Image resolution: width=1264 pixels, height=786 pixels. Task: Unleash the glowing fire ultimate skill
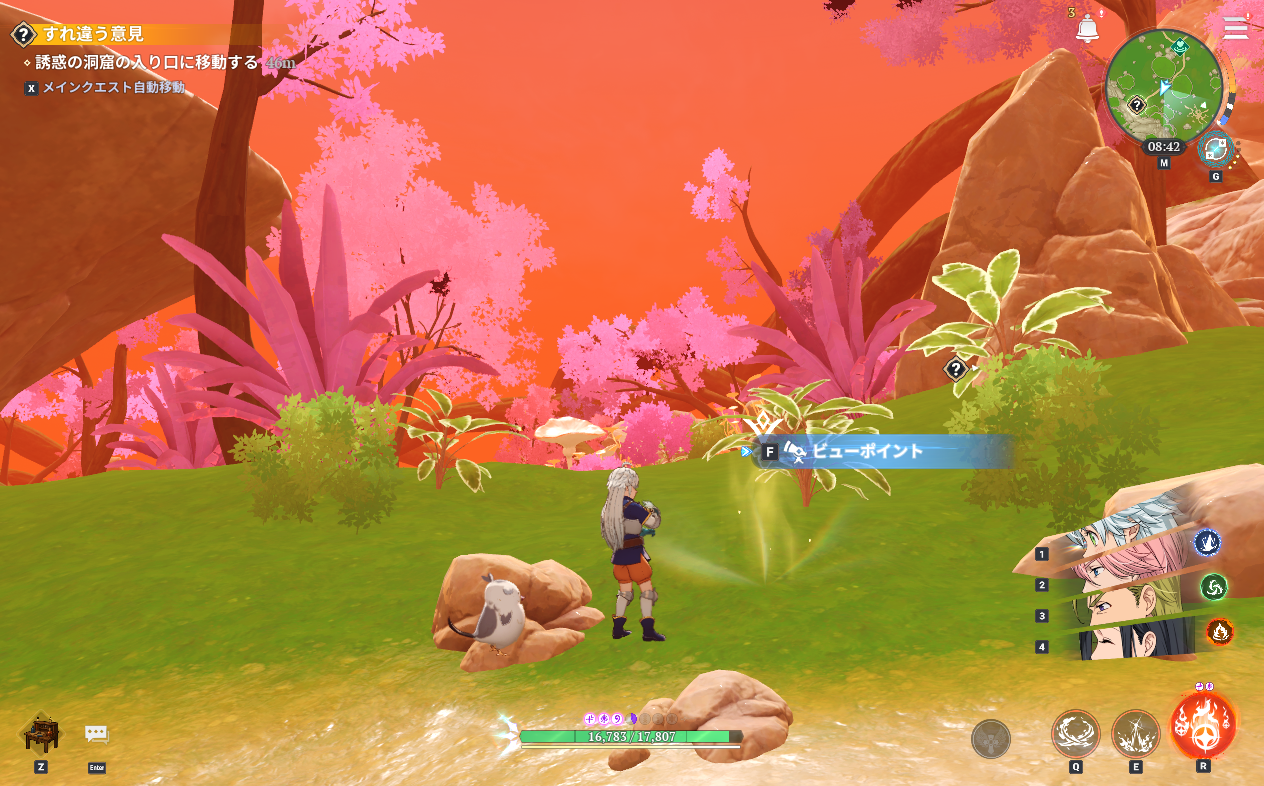pyautogui.click(x=1203, y=725)
